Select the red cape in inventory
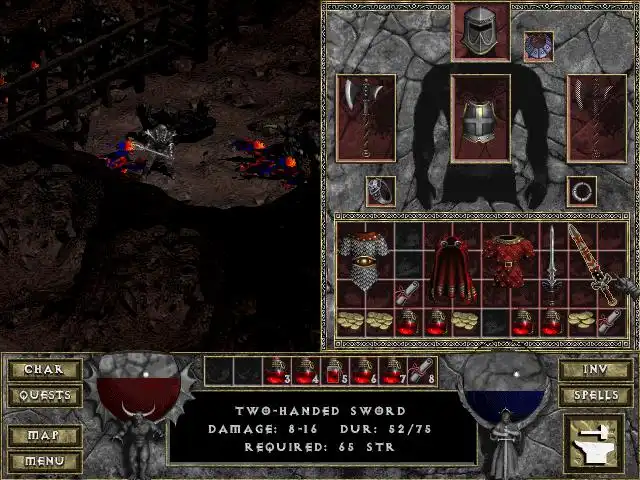The height and width of the screenshot is (480, 640). 452,265
